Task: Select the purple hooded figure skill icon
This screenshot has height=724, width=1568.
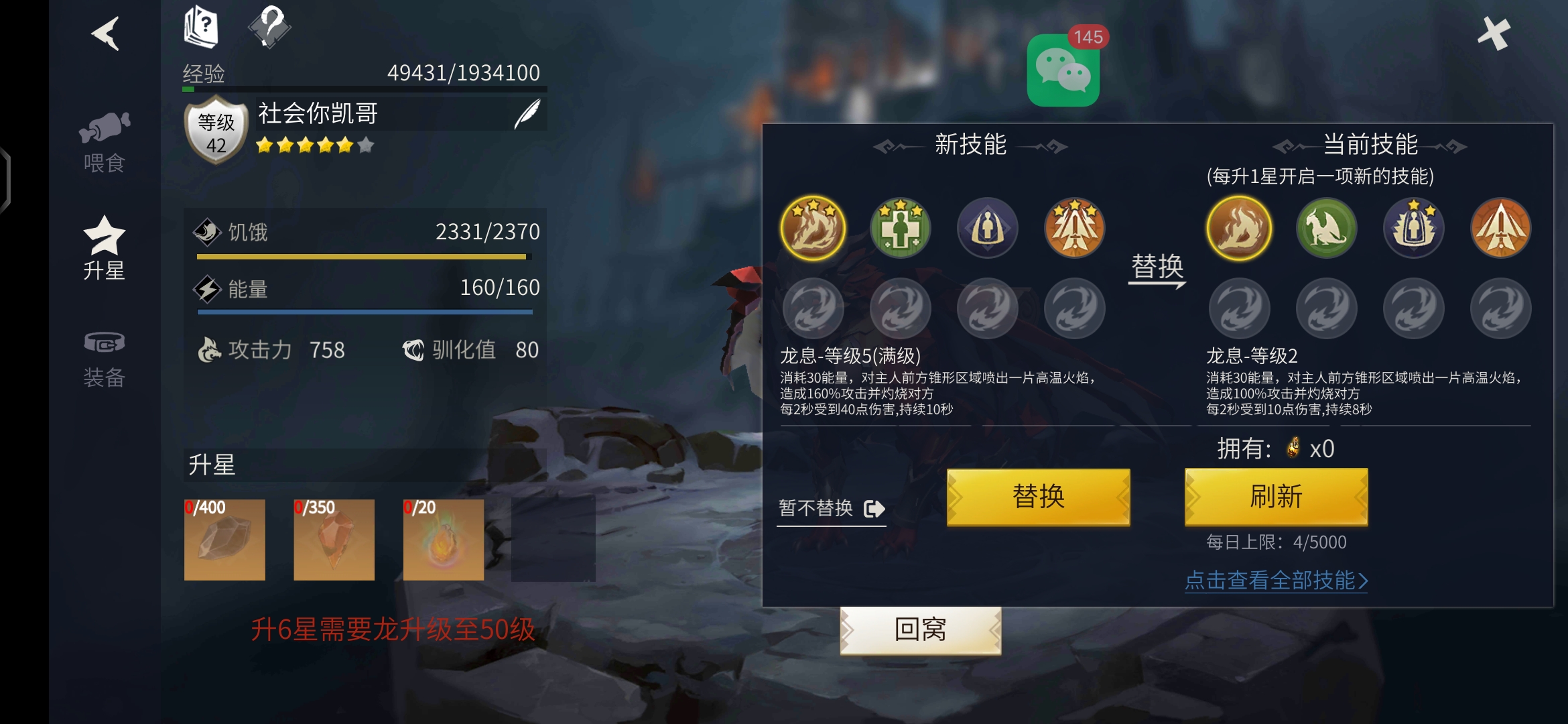Action: click(x=987, y=229)
